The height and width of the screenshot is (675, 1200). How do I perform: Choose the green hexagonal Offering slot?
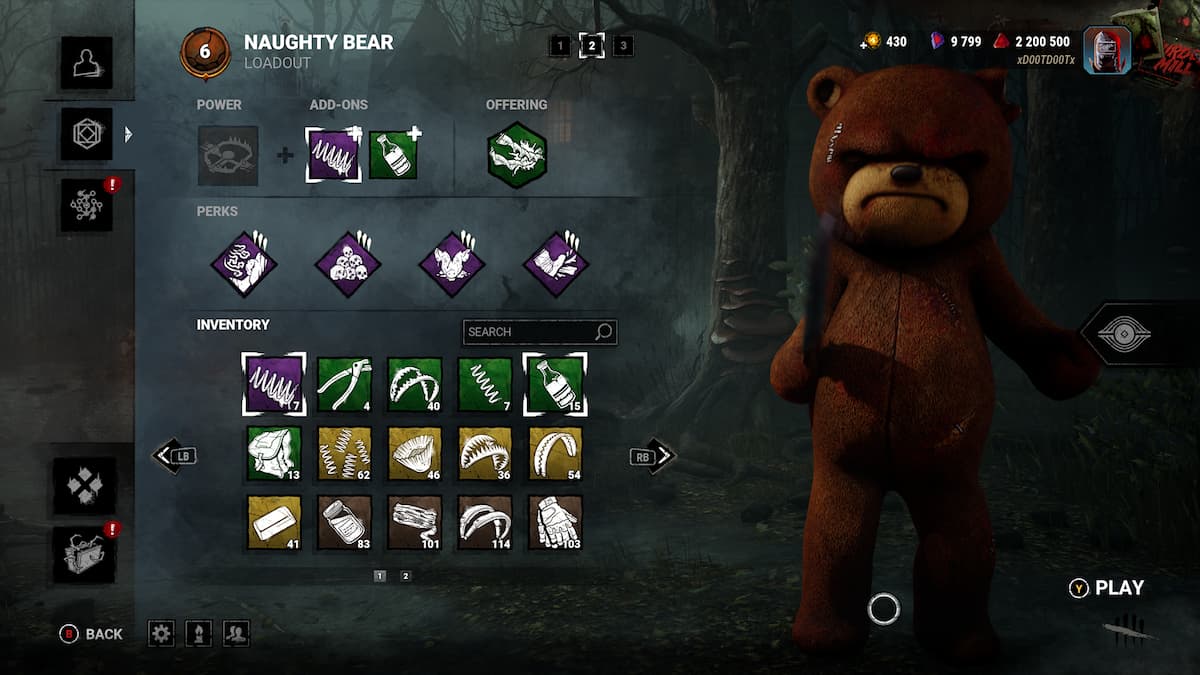click(517, 155)
